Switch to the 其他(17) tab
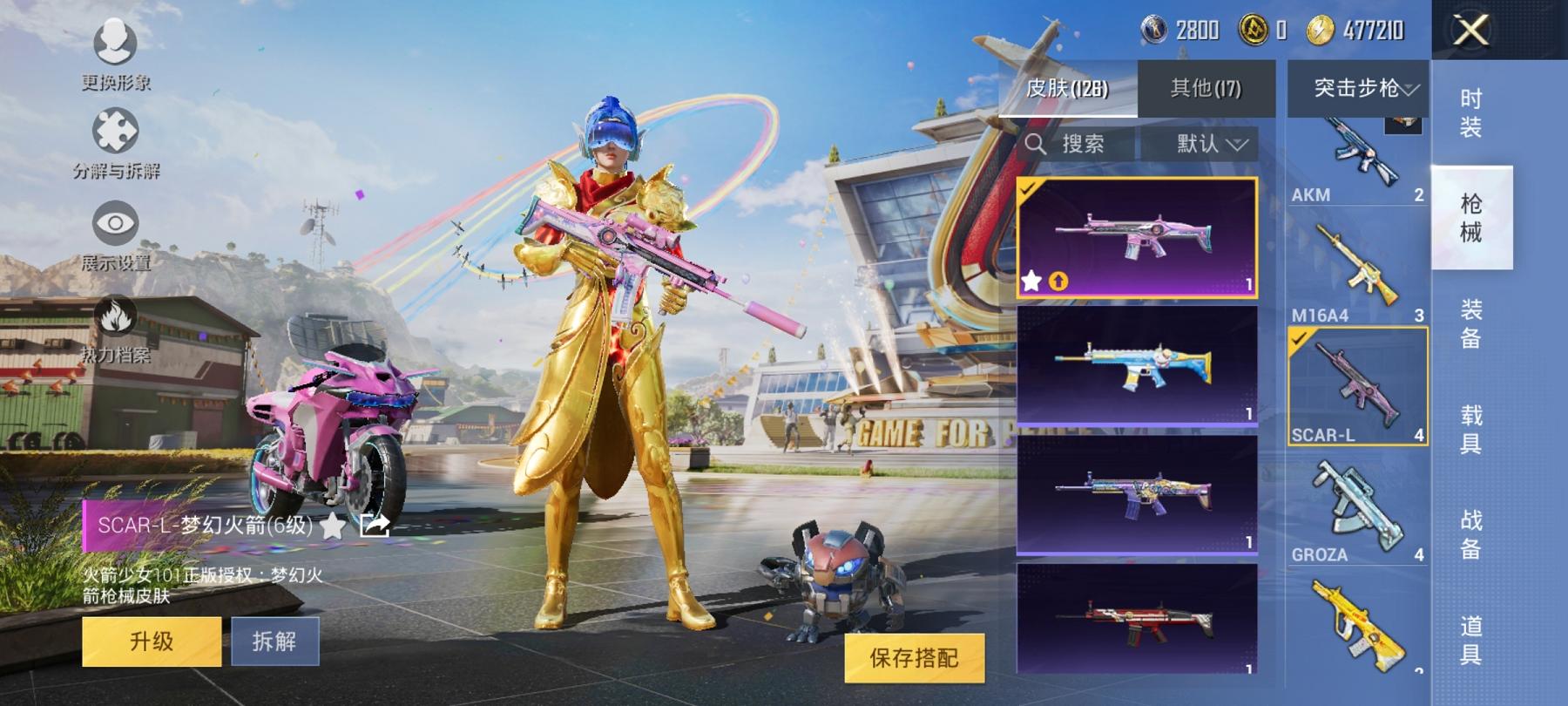 pos(1206,89)
